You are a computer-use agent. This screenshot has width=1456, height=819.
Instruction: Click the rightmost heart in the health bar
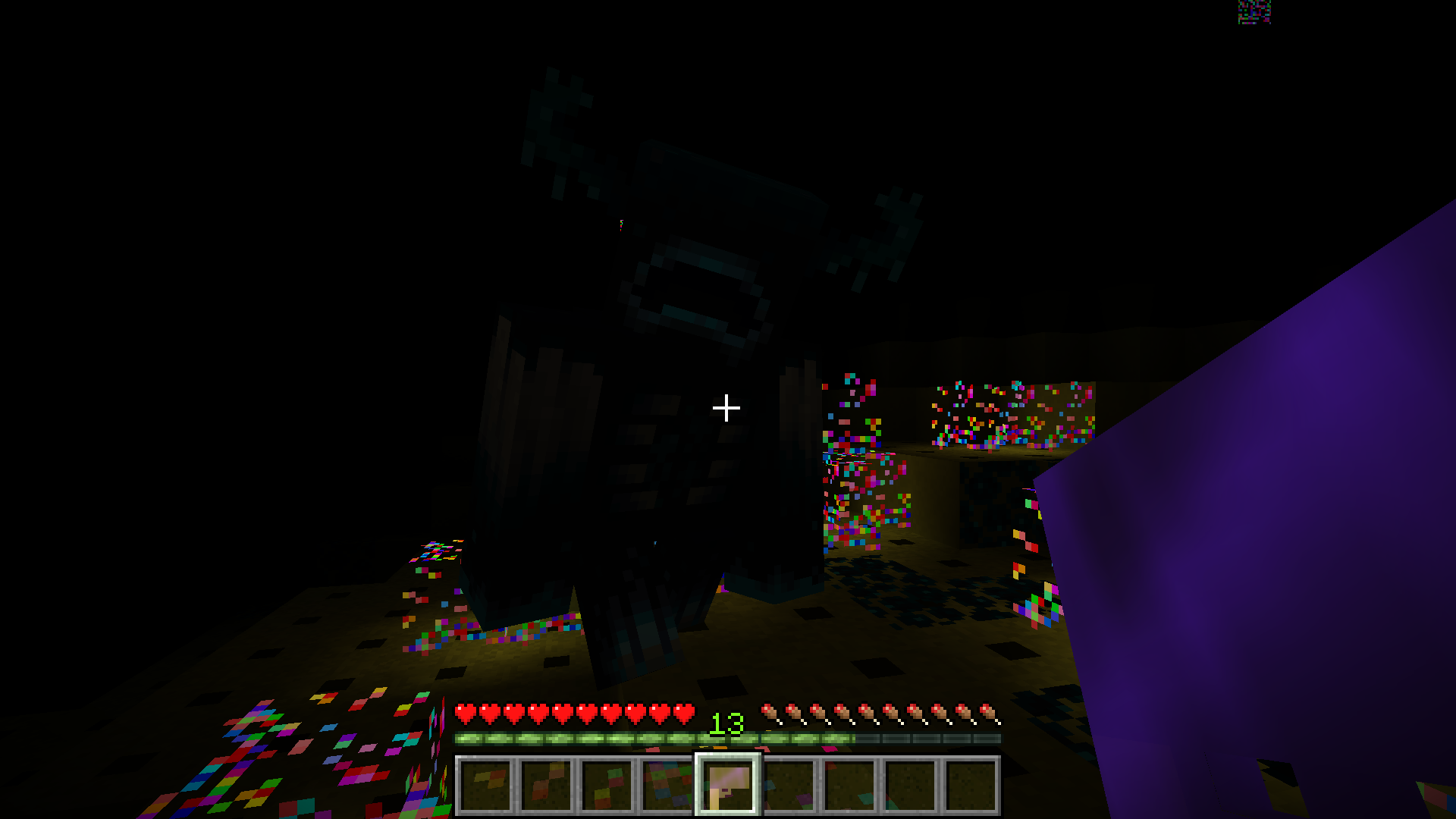(x=685, y=713)
